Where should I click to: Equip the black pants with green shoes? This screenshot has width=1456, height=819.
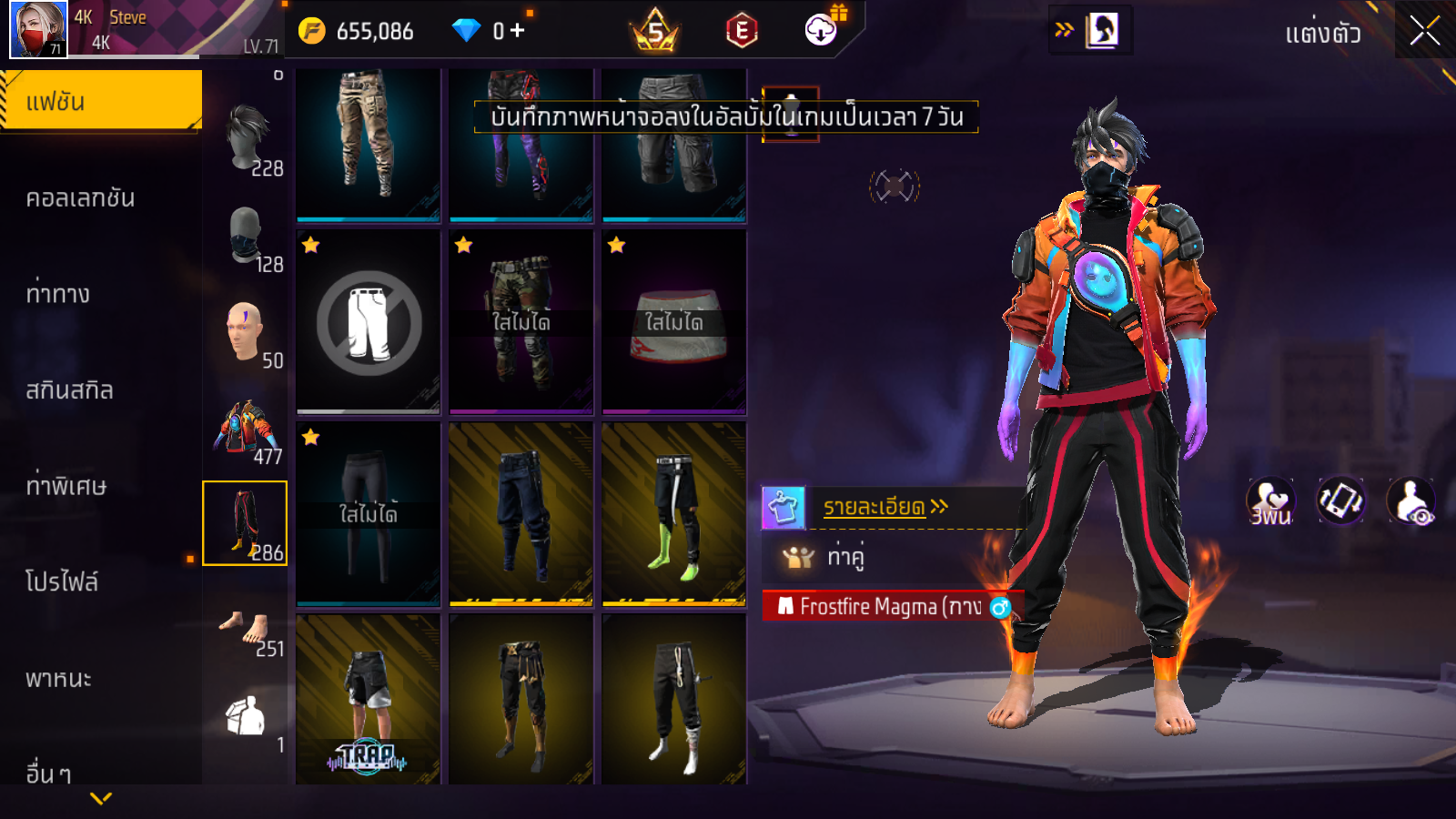click(x=673, y=514)
